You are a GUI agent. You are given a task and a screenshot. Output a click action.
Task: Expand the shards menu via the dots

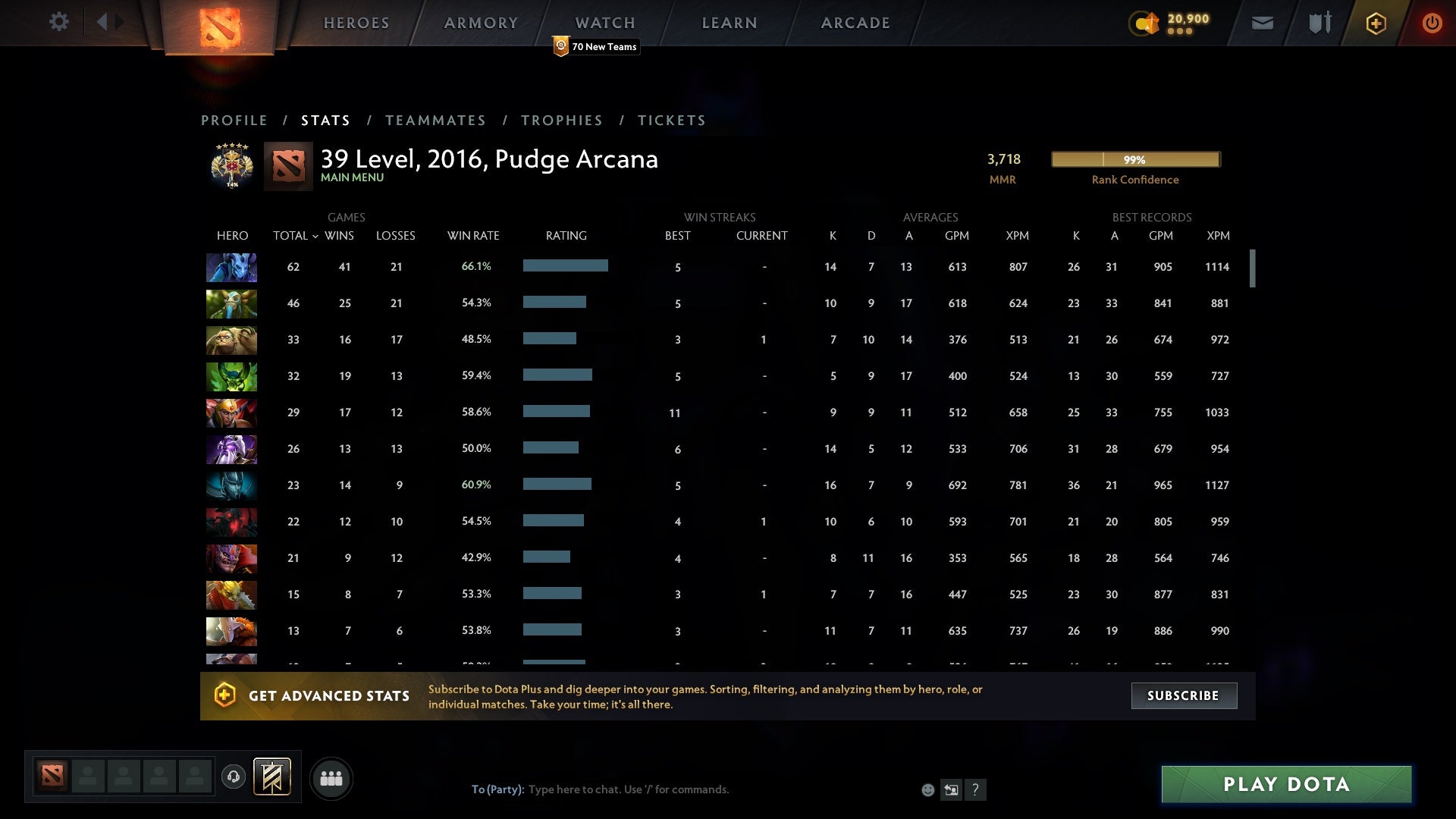[1180, 32]
